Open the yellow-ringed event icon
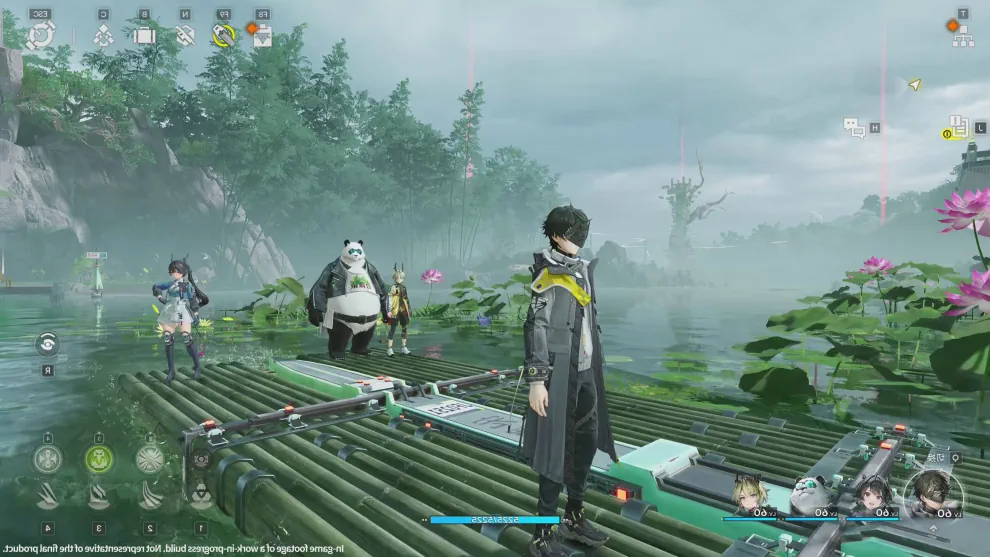The image size is (990, 557). (x=223, y=36)
